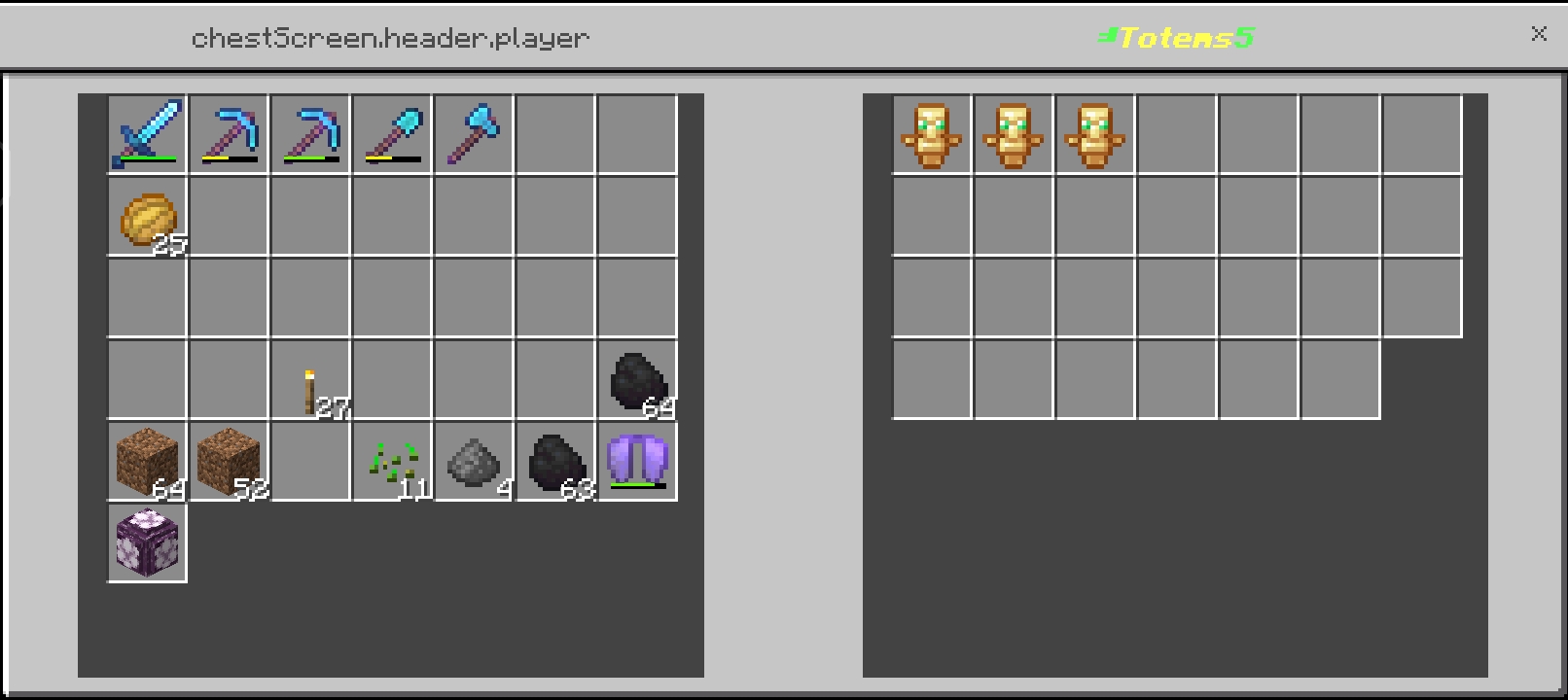This screenshot has height=700, width=1568.
Task: Grab the 64 coal stack
Action: 637,378
